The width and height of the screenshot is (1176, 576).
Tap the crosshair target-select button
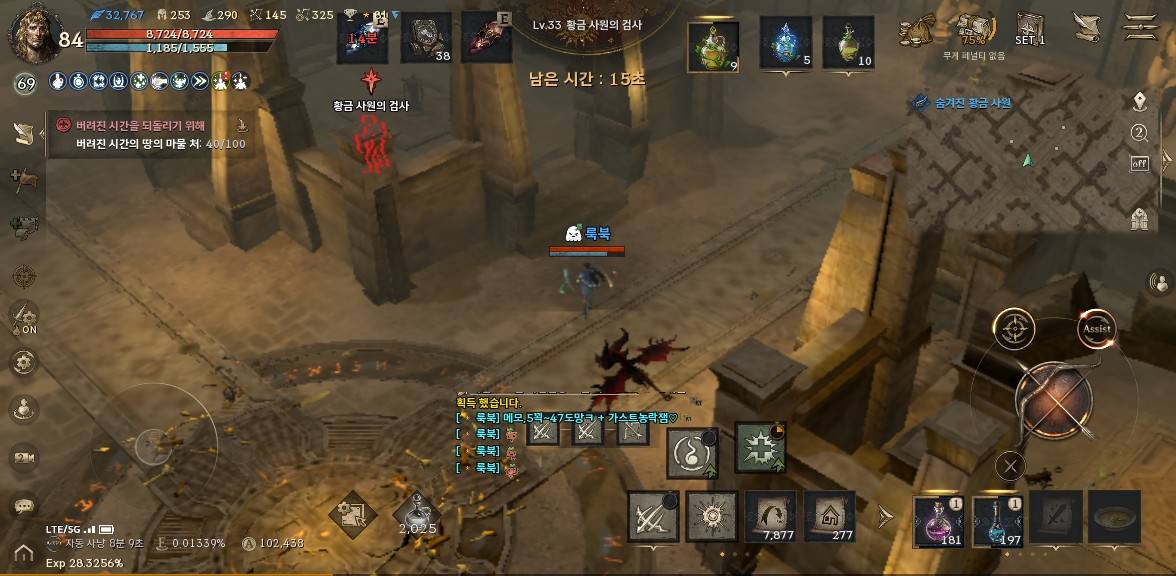(1014, 328)
